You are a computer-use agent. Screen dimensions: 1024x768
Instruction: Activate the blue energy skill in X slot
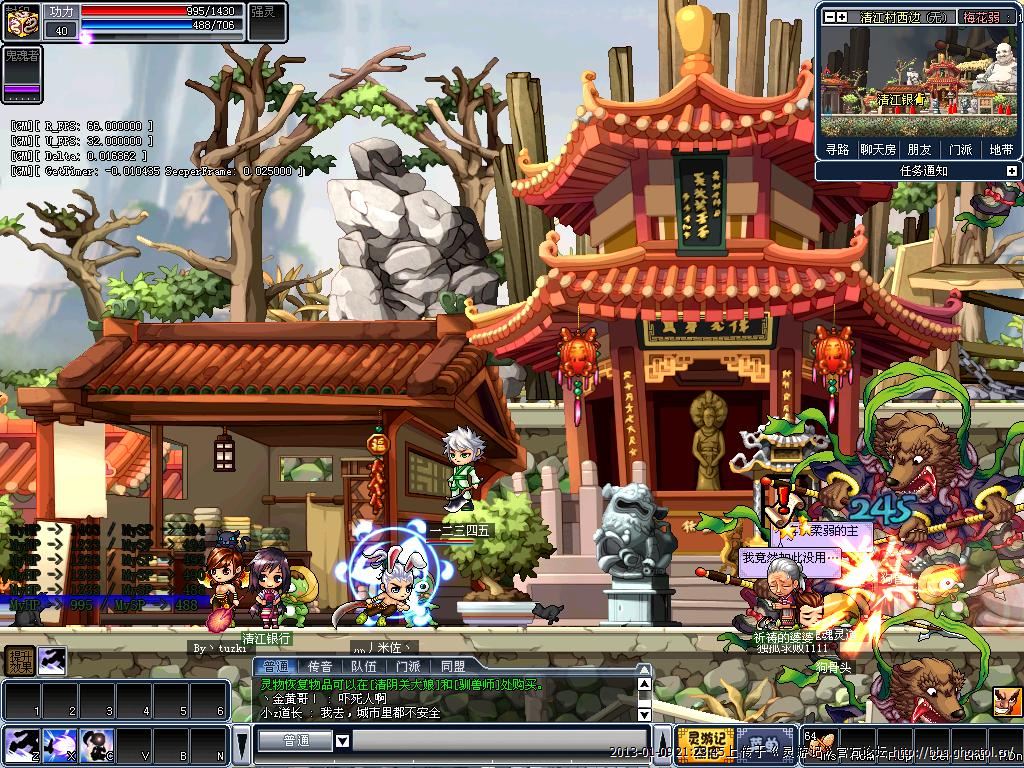click(x=60, y=745)
